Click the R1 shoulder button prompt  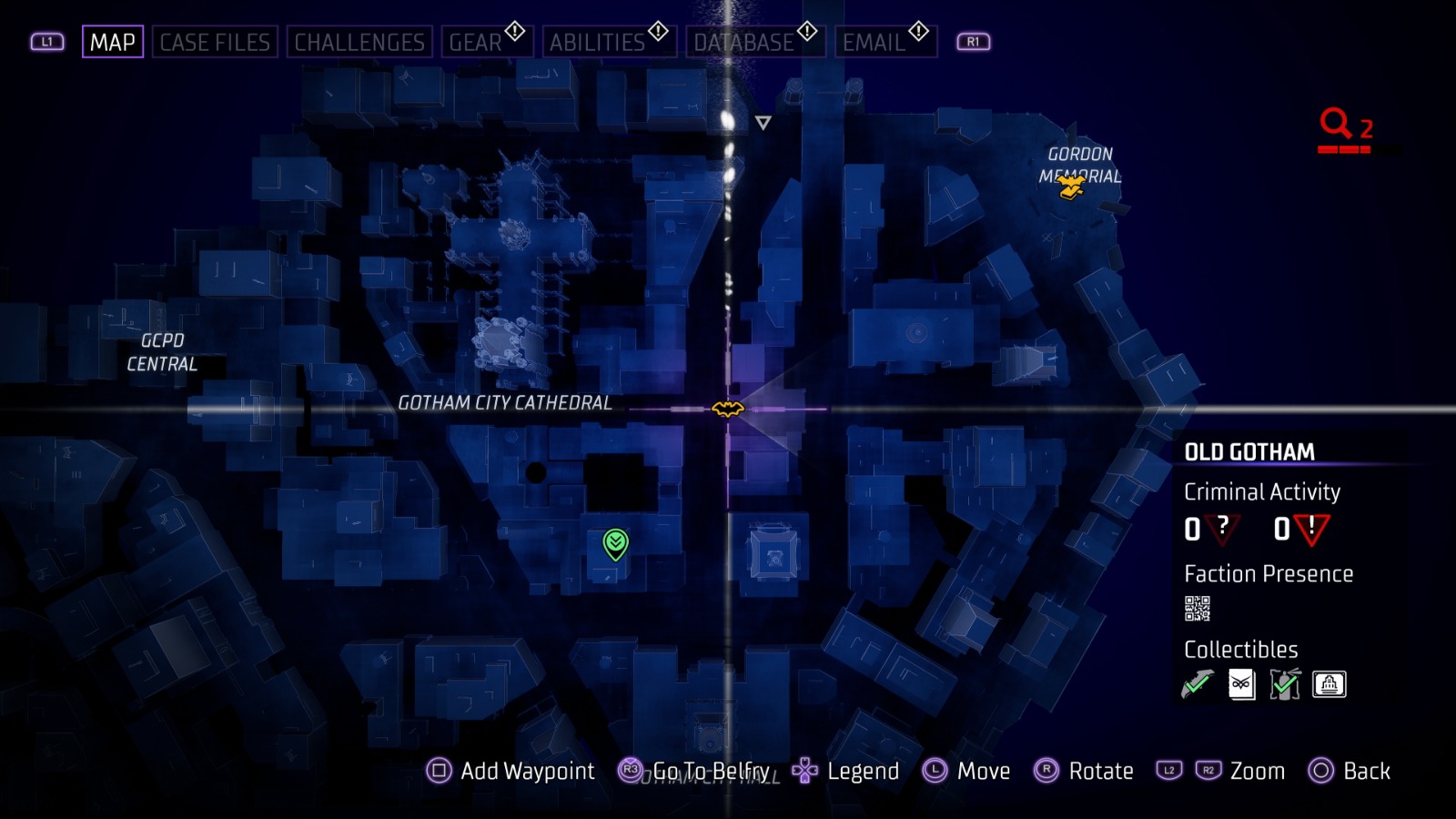[972, 41]
